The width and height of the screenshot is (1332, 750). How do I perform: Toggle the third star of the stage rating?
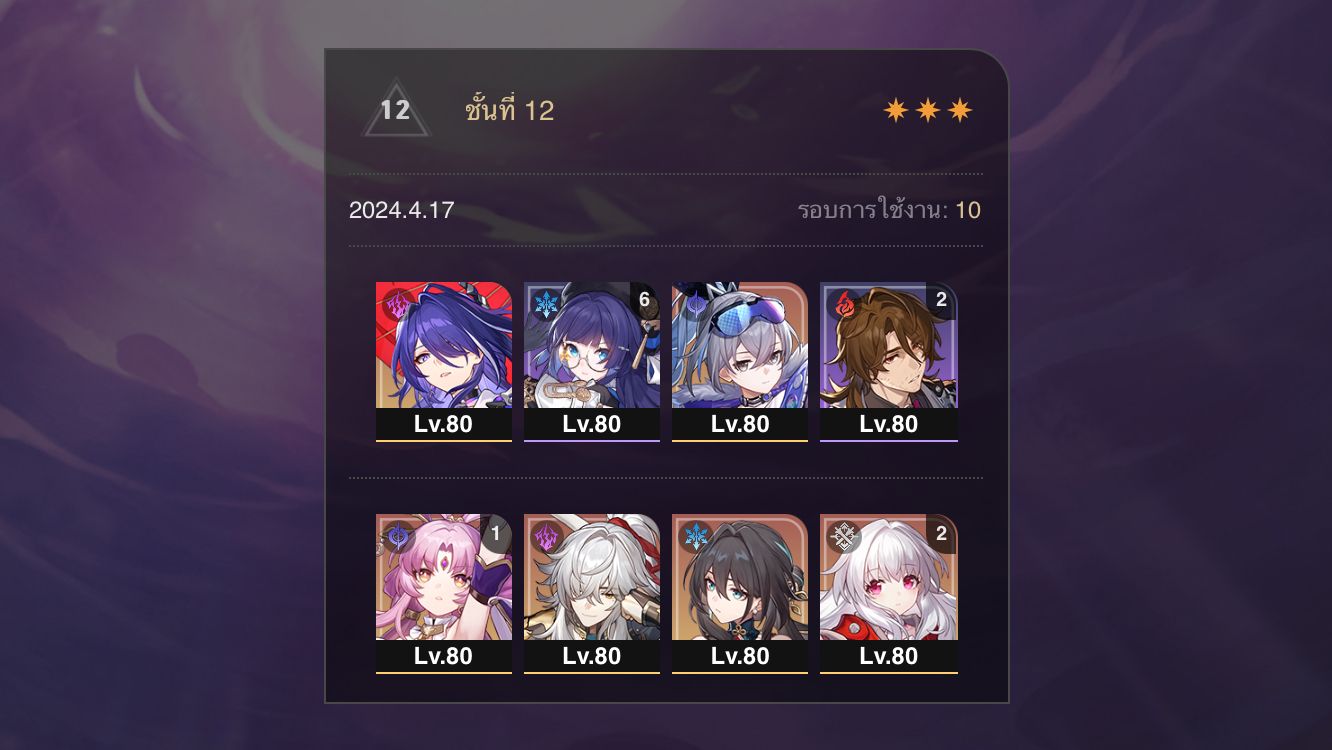[957, 108]
